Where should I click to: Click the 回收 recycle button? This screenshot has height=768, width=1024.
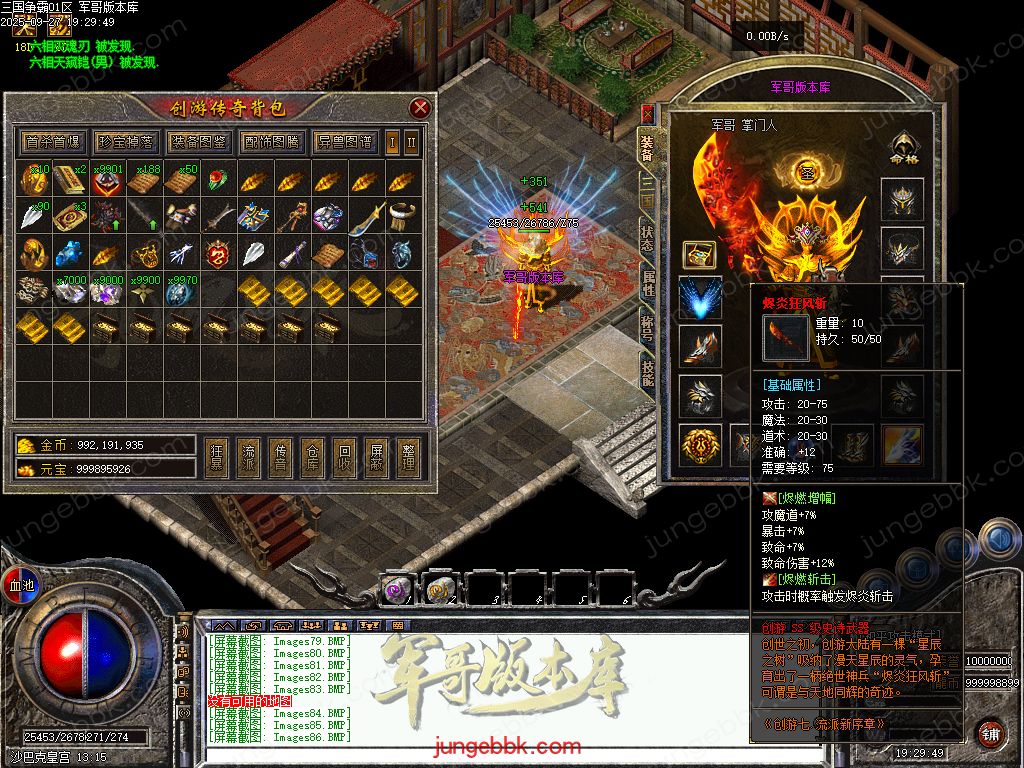click(x=344, y=459)
